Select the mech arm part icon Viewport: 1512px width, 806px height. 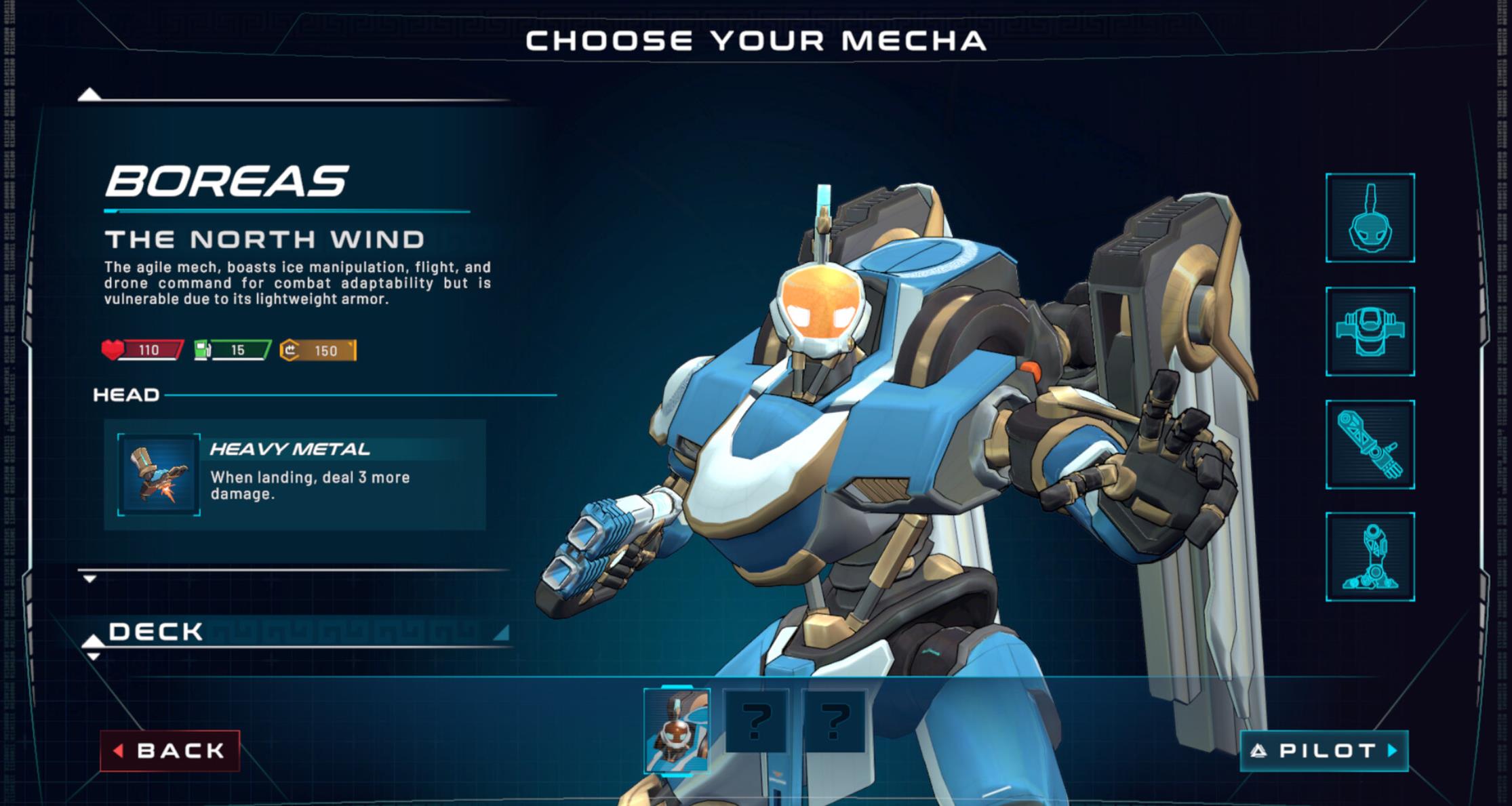coord(1370,444)
